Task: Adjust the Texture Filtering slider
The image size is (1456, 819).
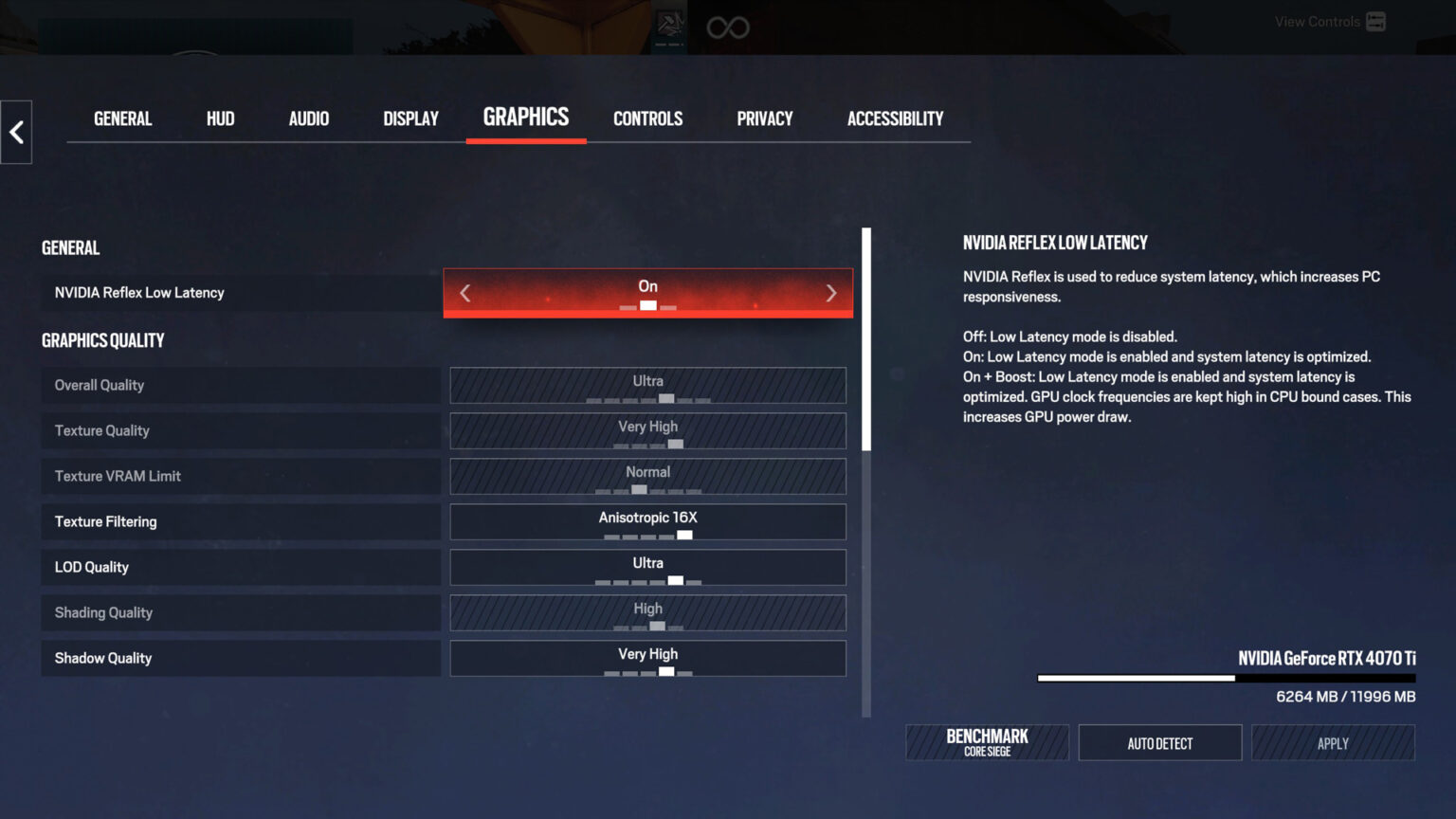Action: (647, 521)
